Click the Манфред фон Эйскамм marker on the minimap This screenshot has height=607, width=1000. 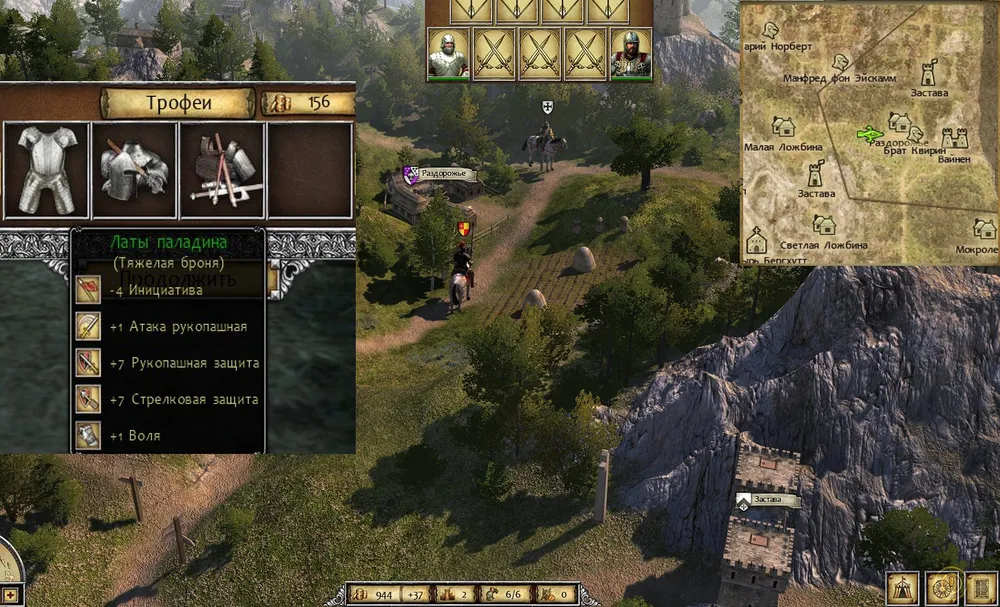pyautogui.click(x=841, y=62)
